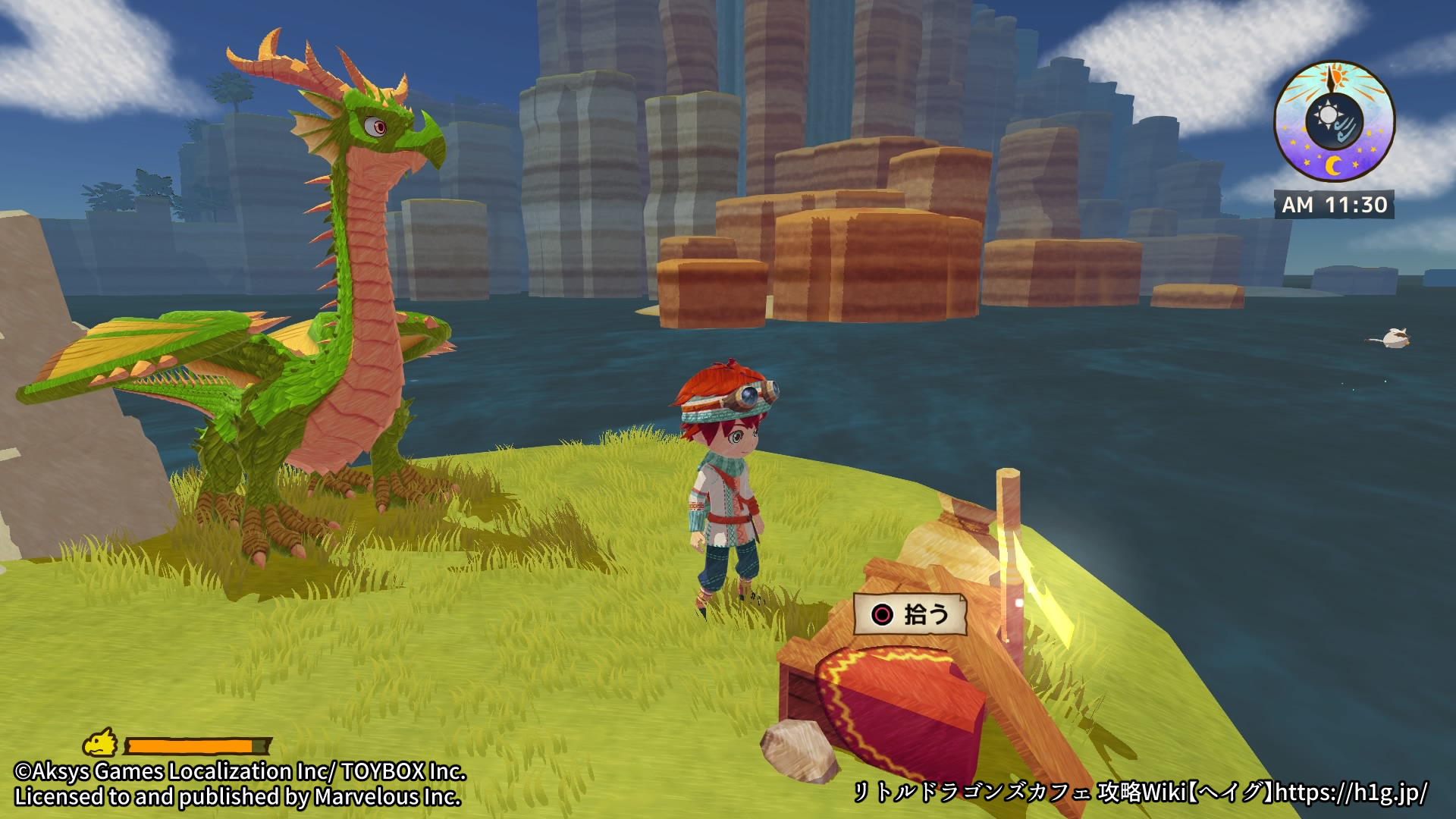The image size is (1456, 819).
Task: Select the yellow dragon stamina icon
Action: pyautogui.click(x=101, y=743)
